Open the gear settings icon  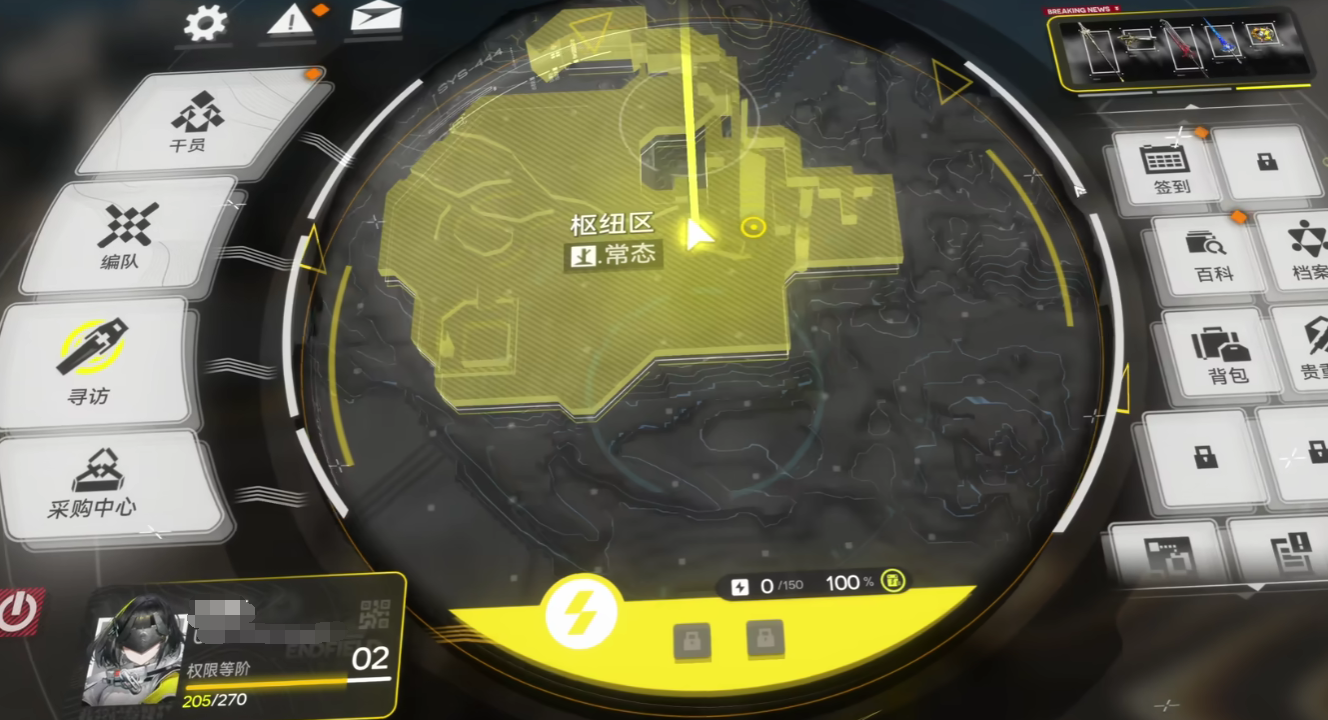point(205,24)
